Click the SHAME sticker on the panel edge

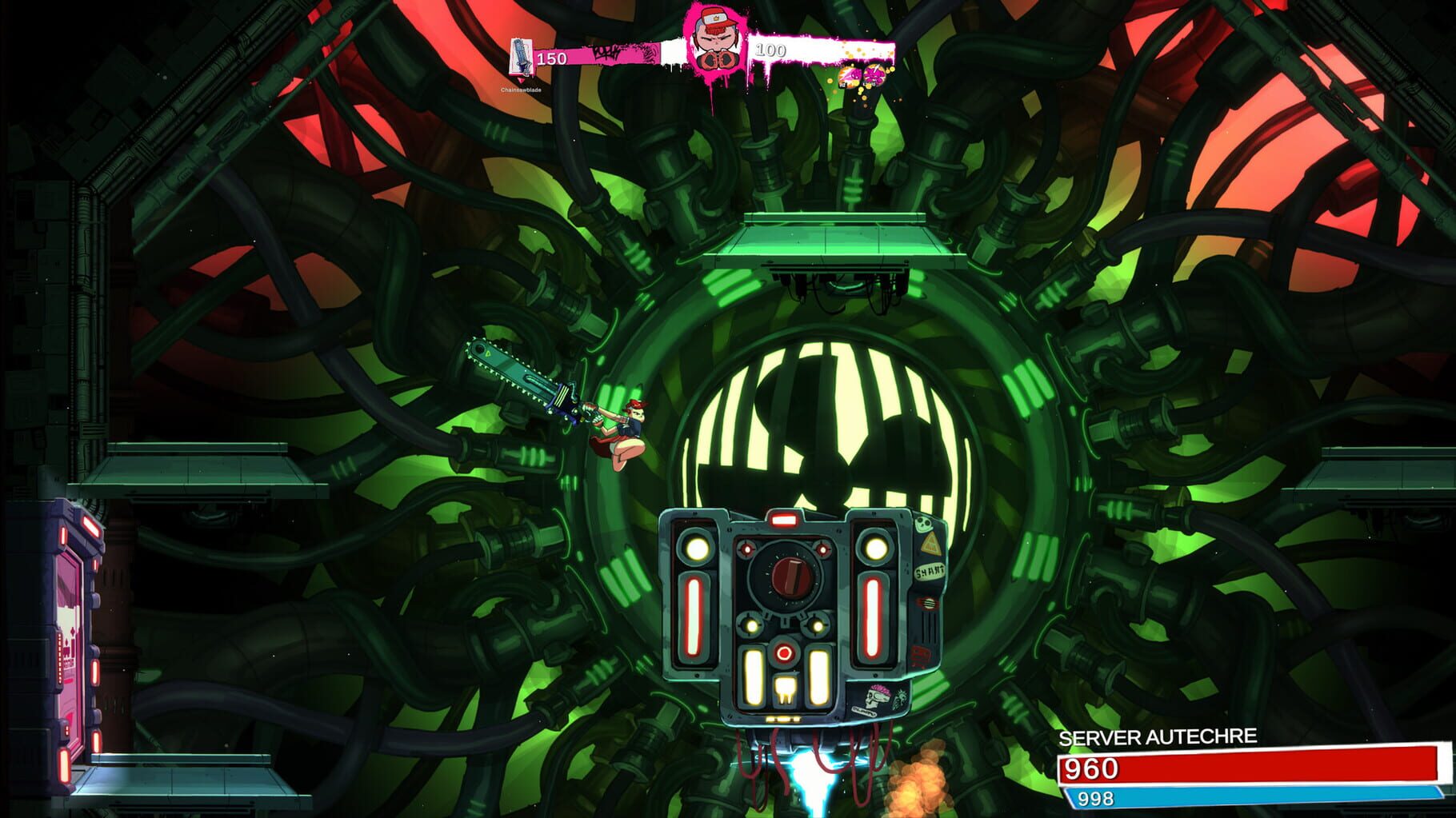928,571
